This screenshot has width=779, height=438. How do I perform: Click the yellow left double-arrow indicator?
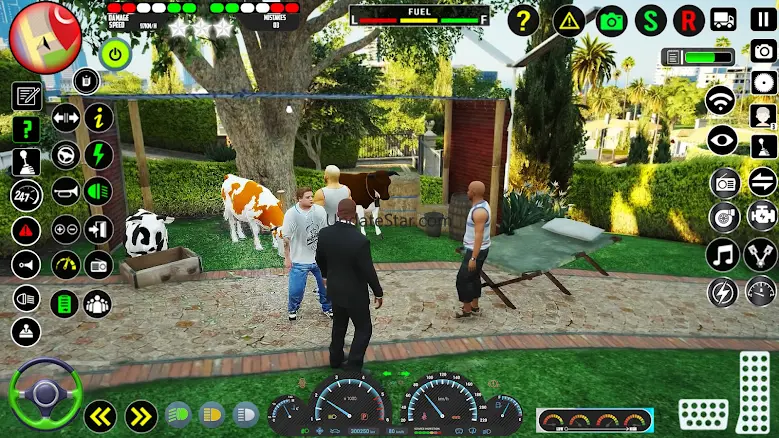tap(99, 415)
